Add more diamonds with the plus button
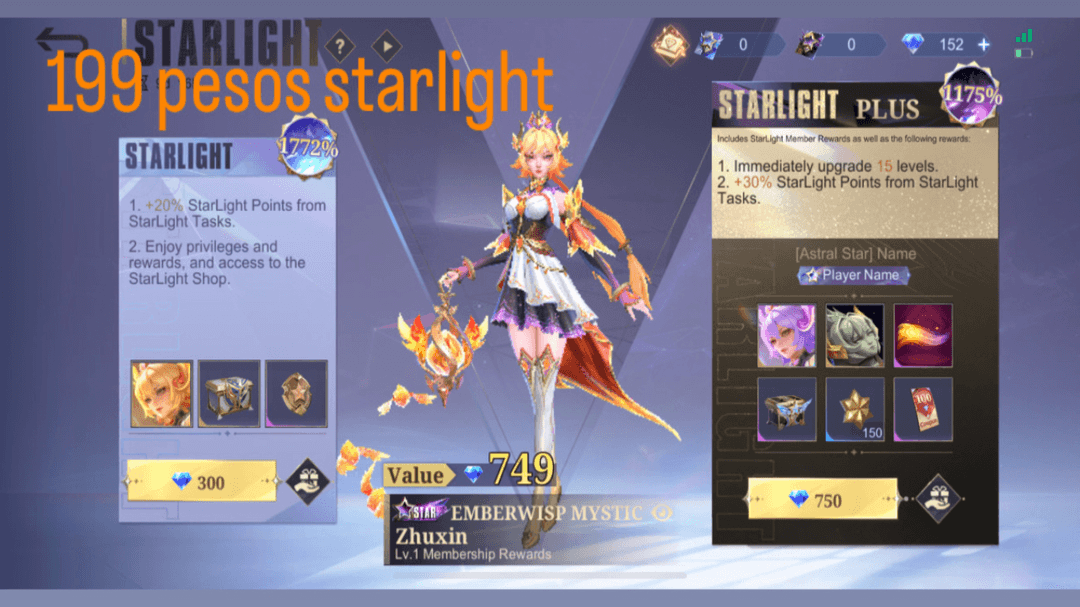Screen dimensions: 1080x607 pos(983,44)
